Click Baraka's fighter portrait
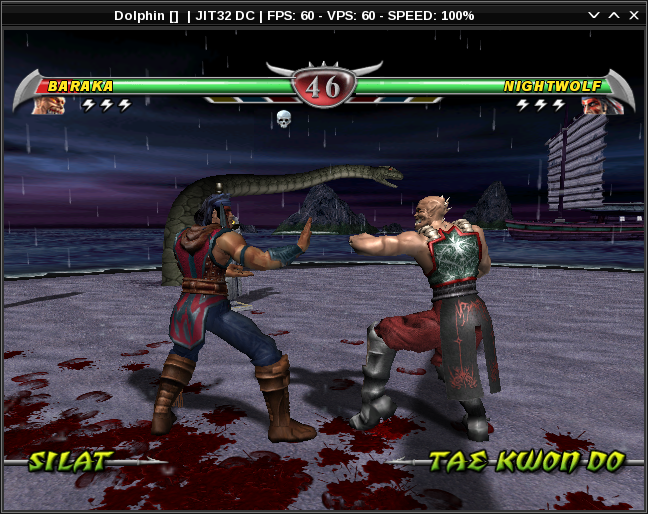The height and width of the screenshot is (514, 648). [x=48, y=104]
